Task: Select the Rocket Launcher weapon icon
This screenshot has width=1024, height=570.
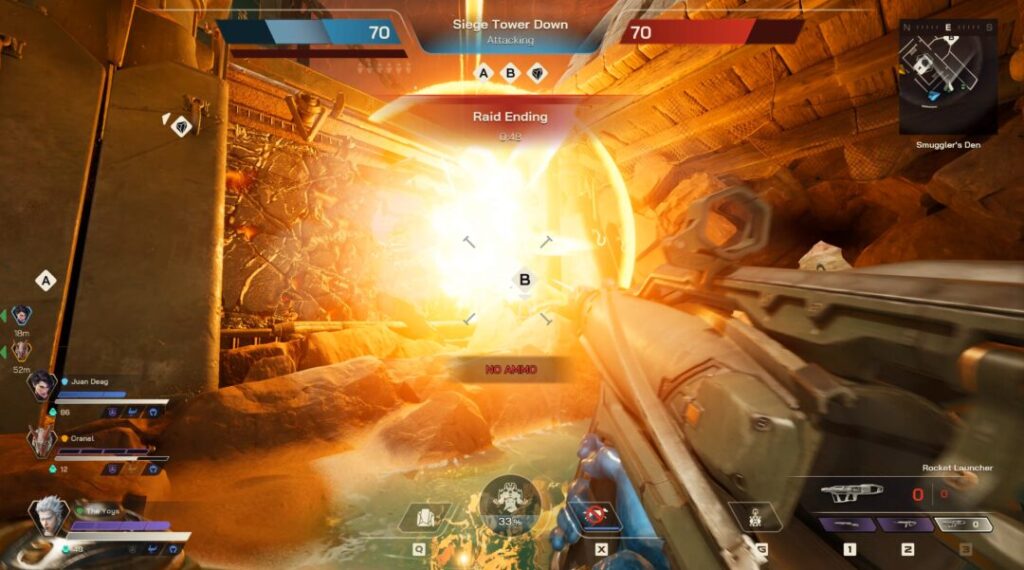Action: click(x=850, y=492)
